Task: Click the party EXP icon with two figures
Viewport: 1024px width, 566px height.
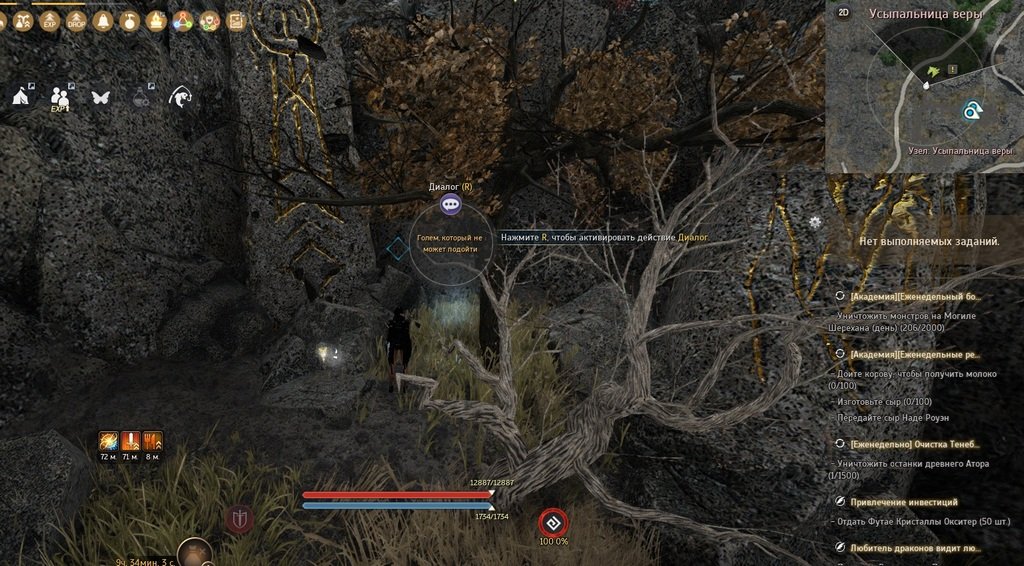Action: [x=61, y=98]
